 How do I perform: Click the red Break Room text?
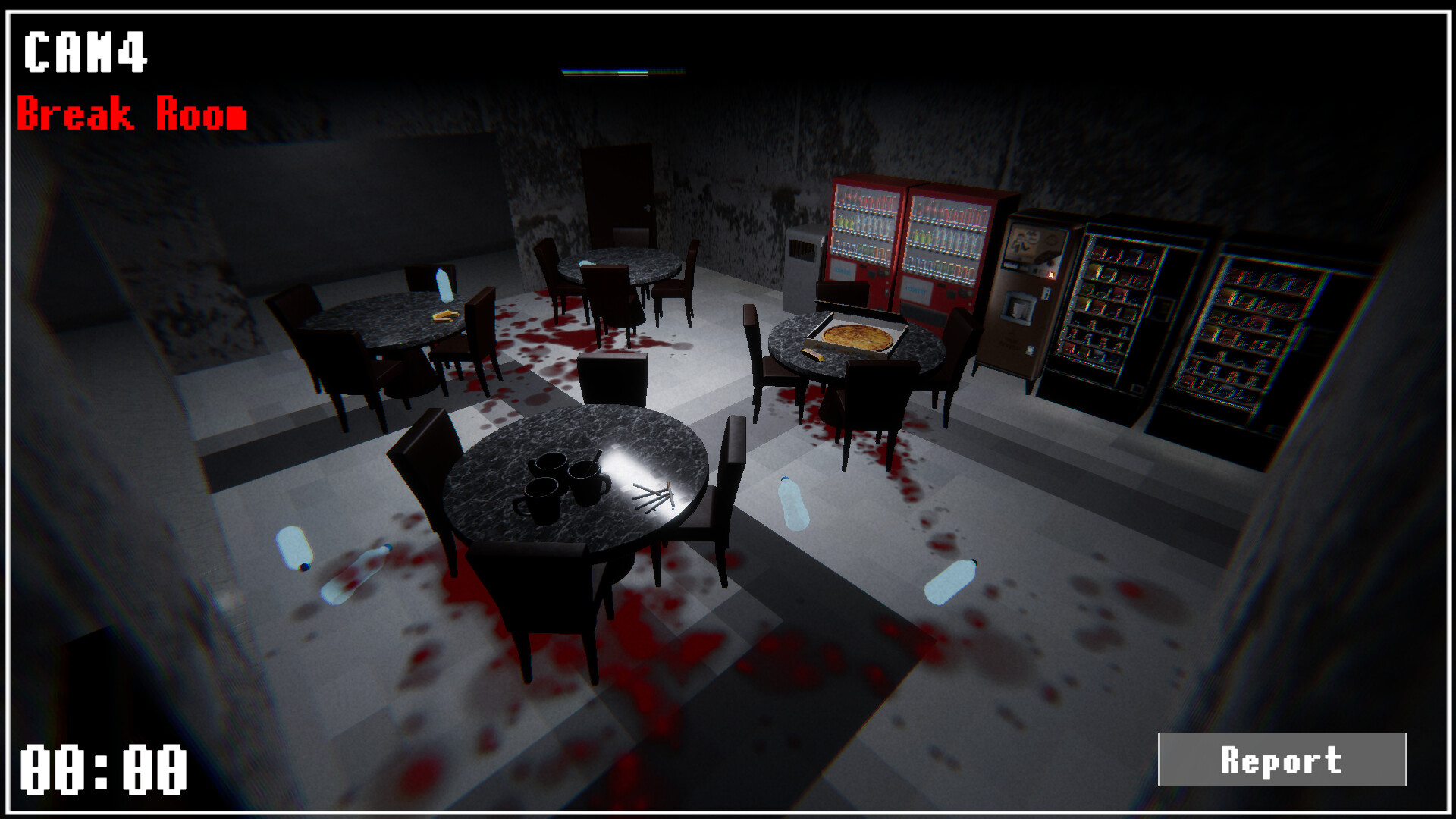coord(133,112)
